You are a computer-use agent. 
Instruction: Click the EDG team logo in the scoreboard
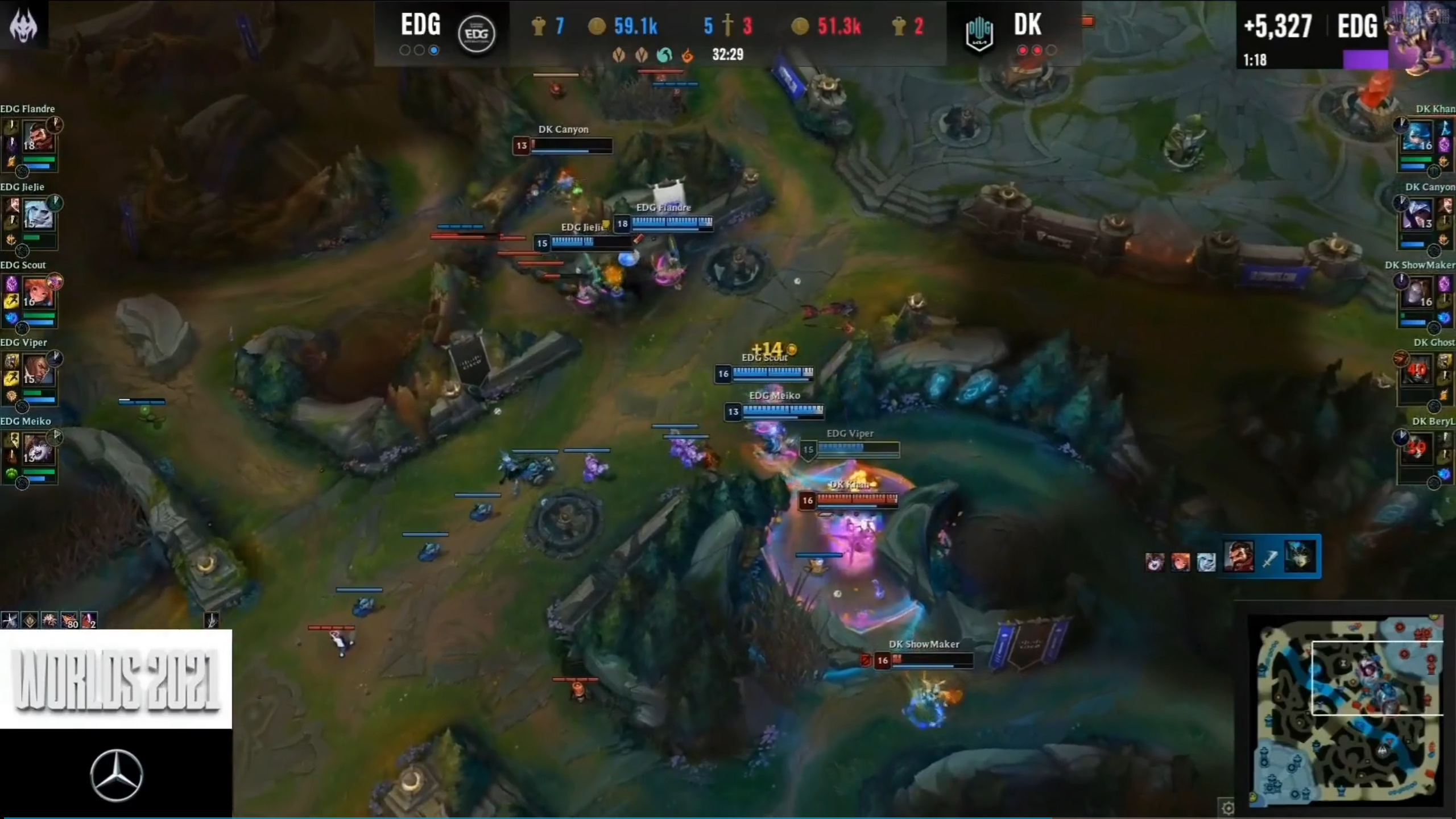477,33
